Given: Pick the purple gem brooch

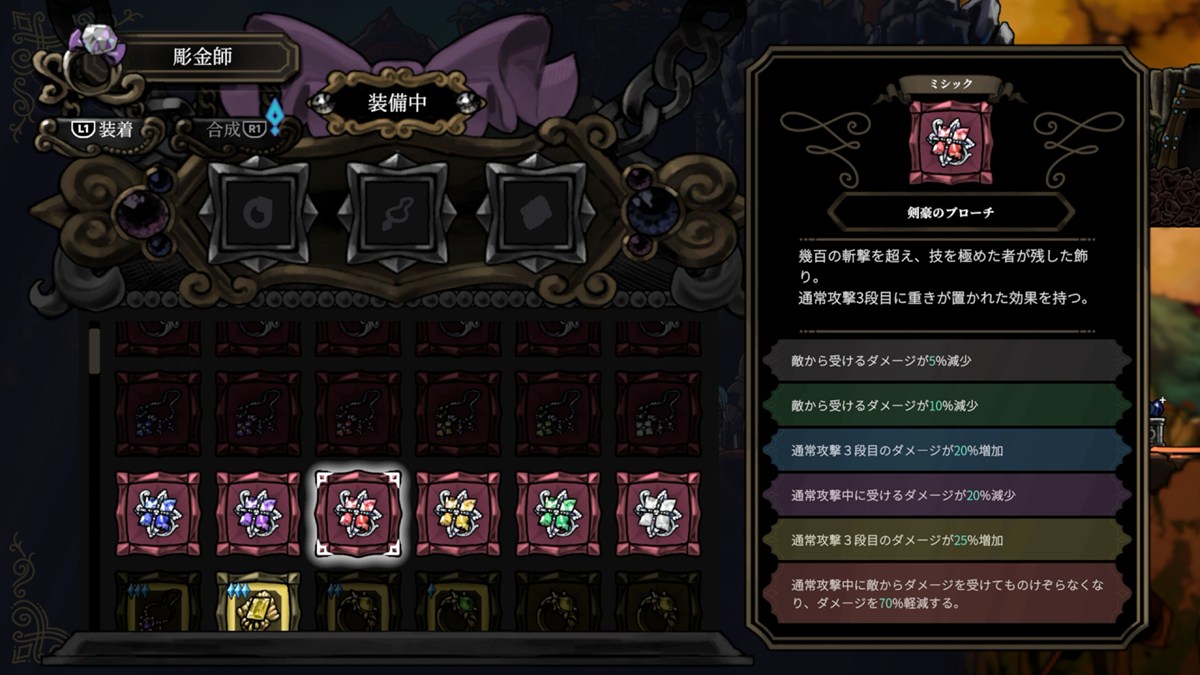Looking at the screenshot, I should tap(258, 513).
